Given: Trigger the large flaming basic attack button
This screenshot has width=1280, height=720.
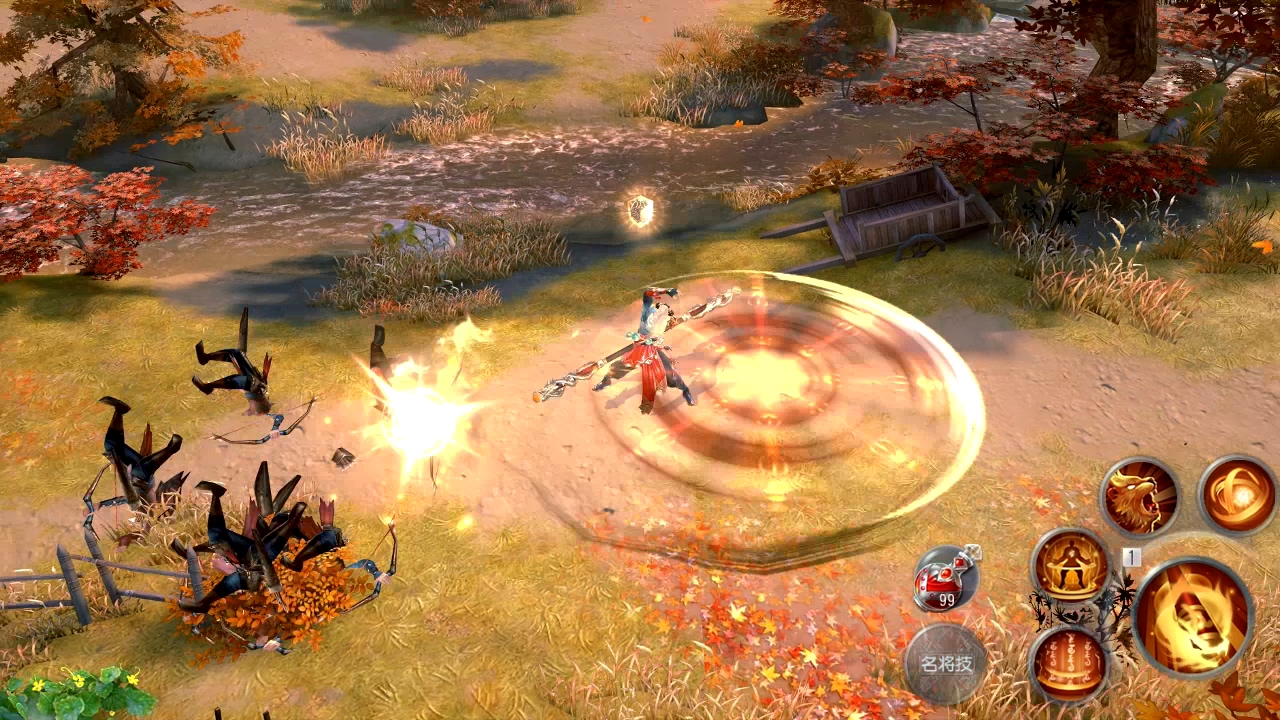Looking at the screenshot, I should coord(1193,617).
